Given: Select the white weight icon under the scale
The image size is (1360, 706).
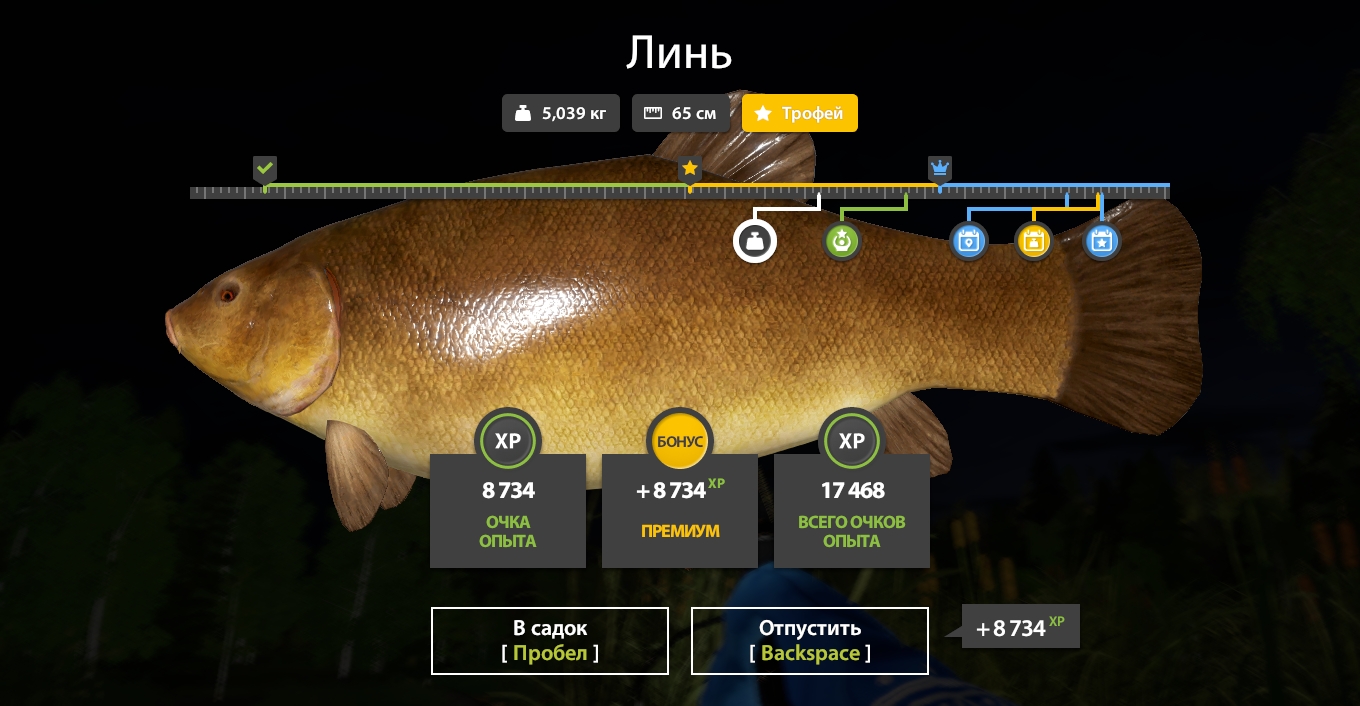Looking at the screenshot, I should click(755, 241).
